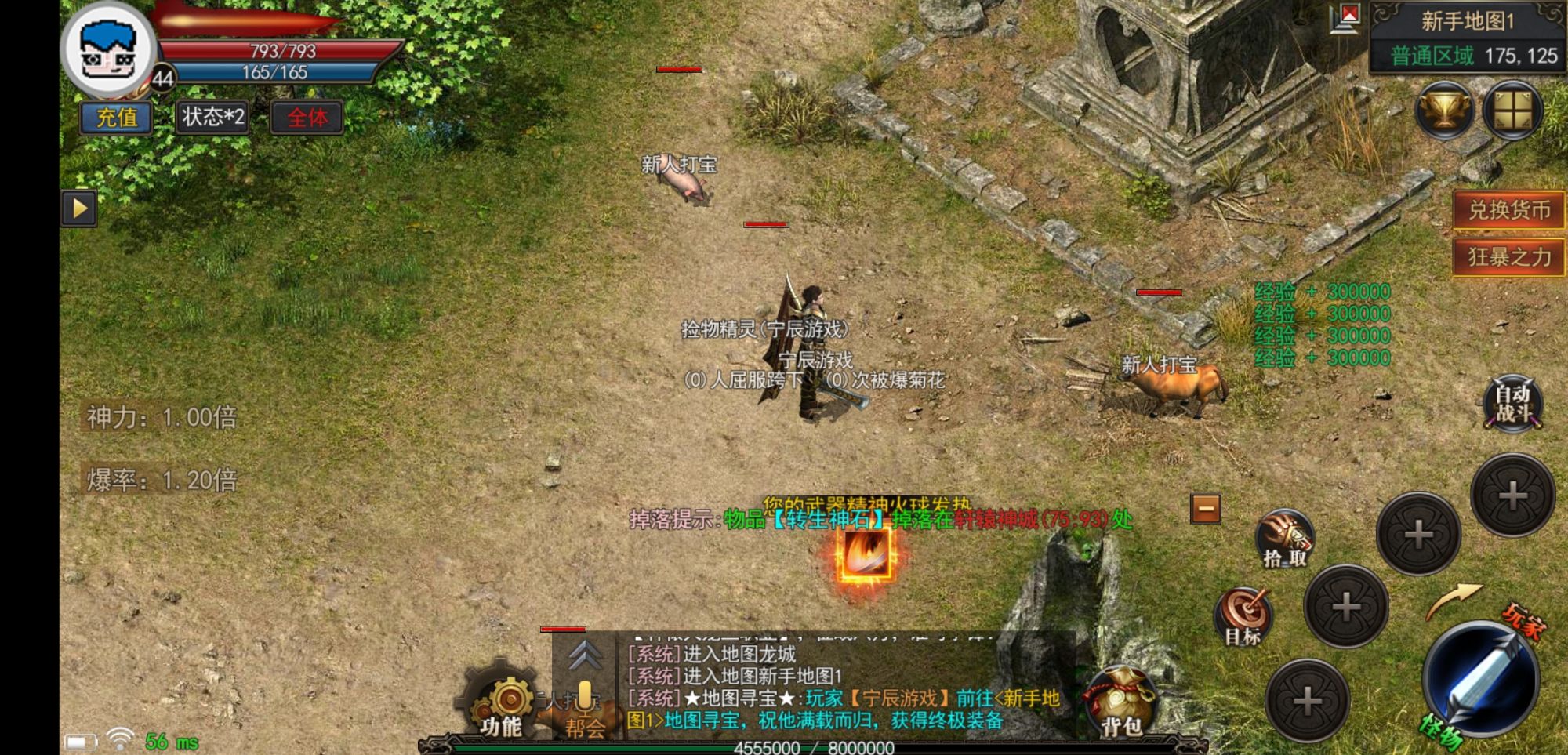This screenshot has width=1568, height=755.
Task: Expand the chat log with double-arrow
Action: point(585,655)
